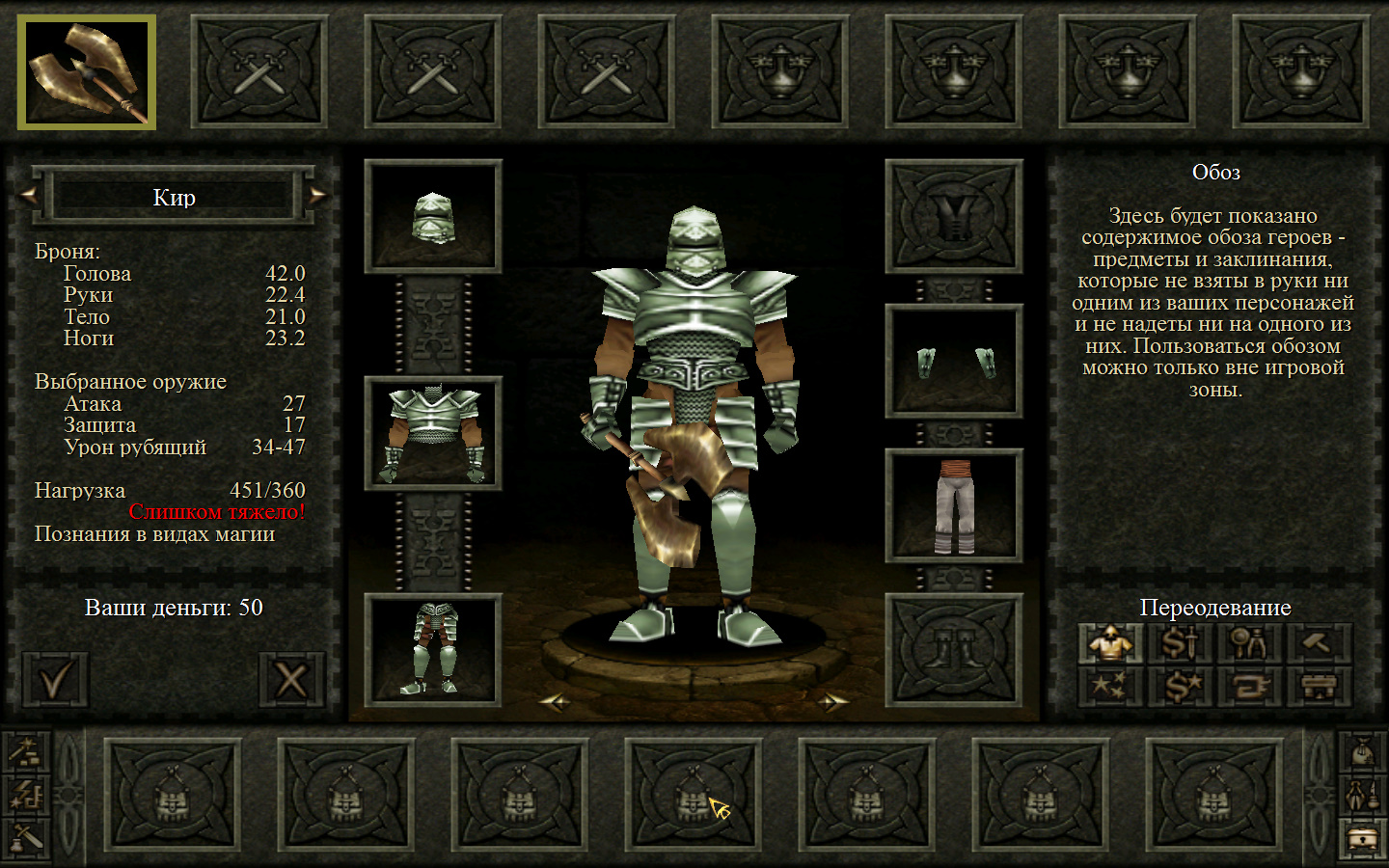Switch to the next character after Кир
The height and width of the screenshot is (868, 1389).
(x=317, y=196)
